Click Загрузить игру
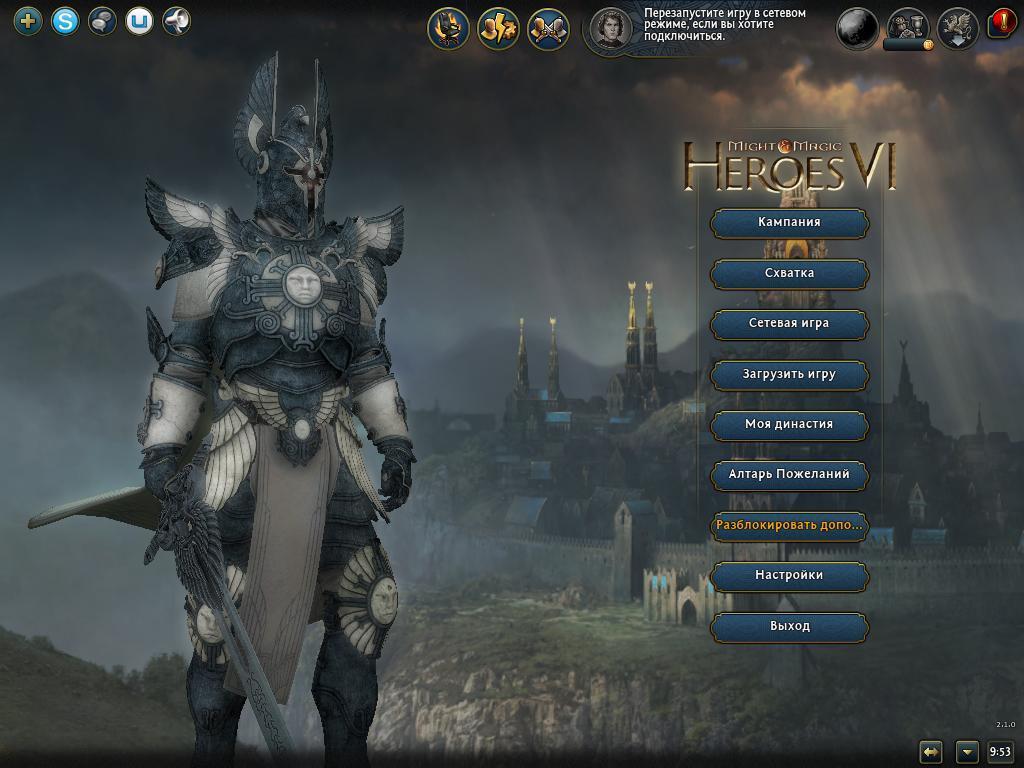1024x768 pixels. [x=789, y=374]
